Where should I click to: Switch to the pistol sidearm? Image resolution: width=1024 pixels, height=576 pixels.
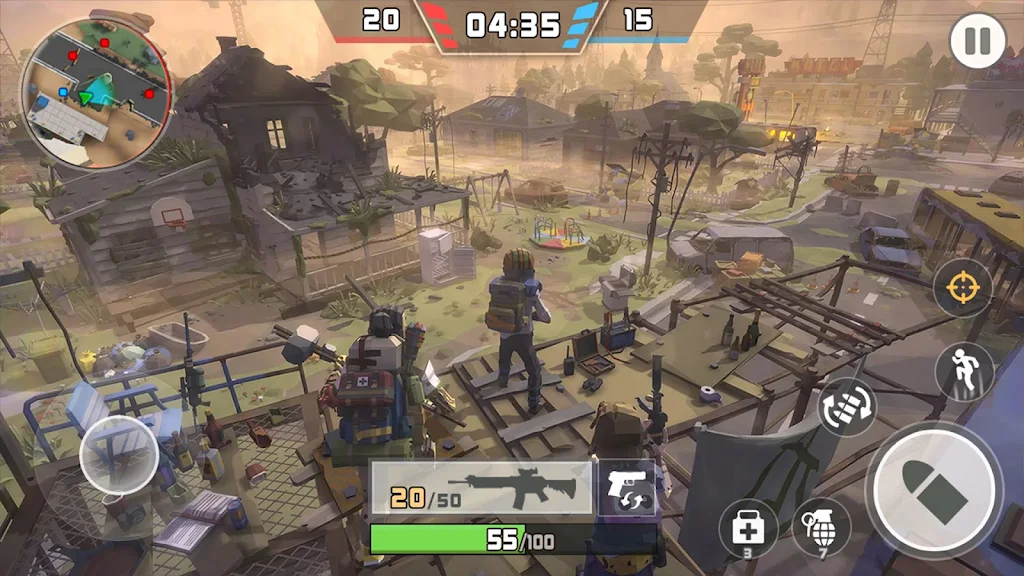627,489
